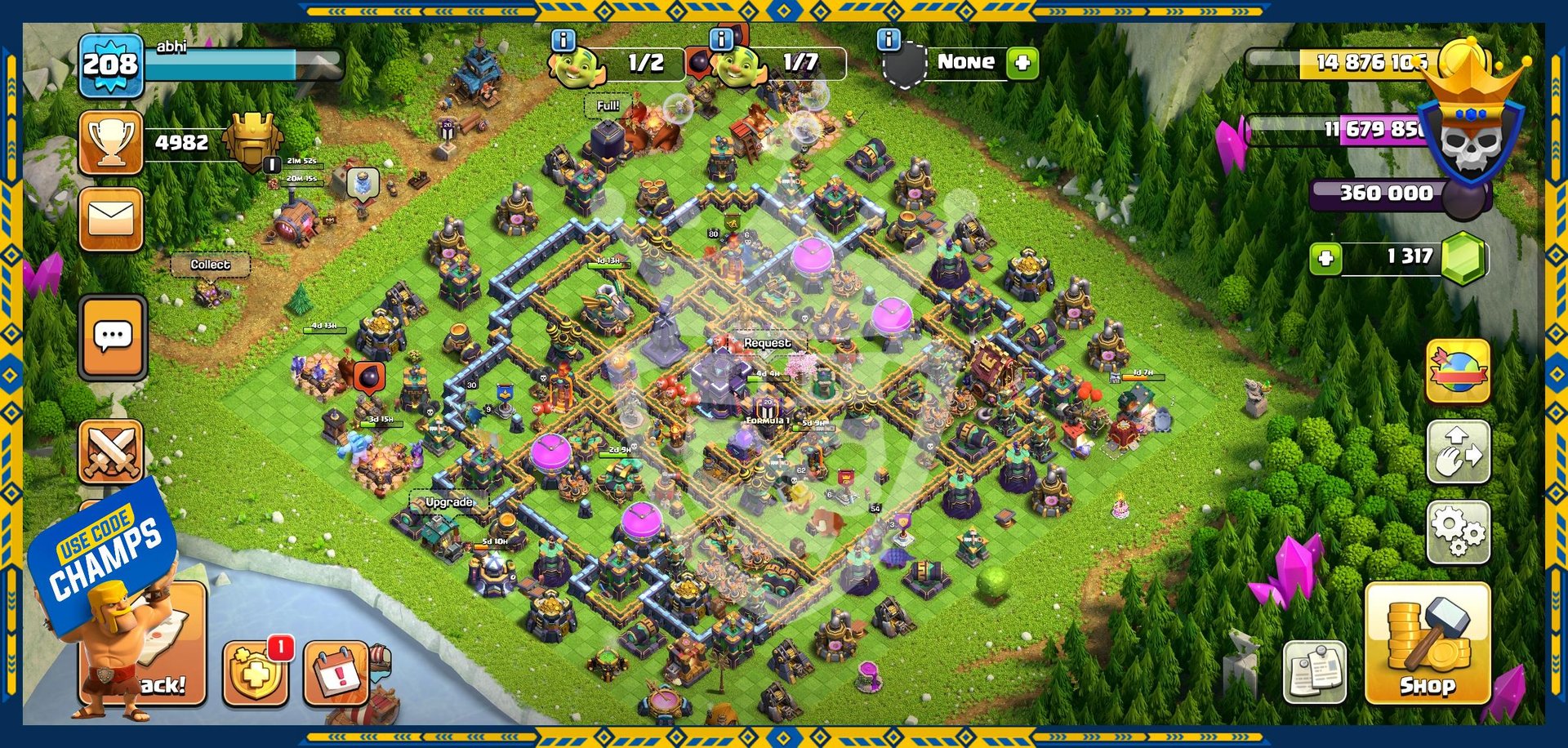Open the chat speech bubble panel
Image resolution: width=1568 pixels, height=748 pixels.
(x=113, y=337)
